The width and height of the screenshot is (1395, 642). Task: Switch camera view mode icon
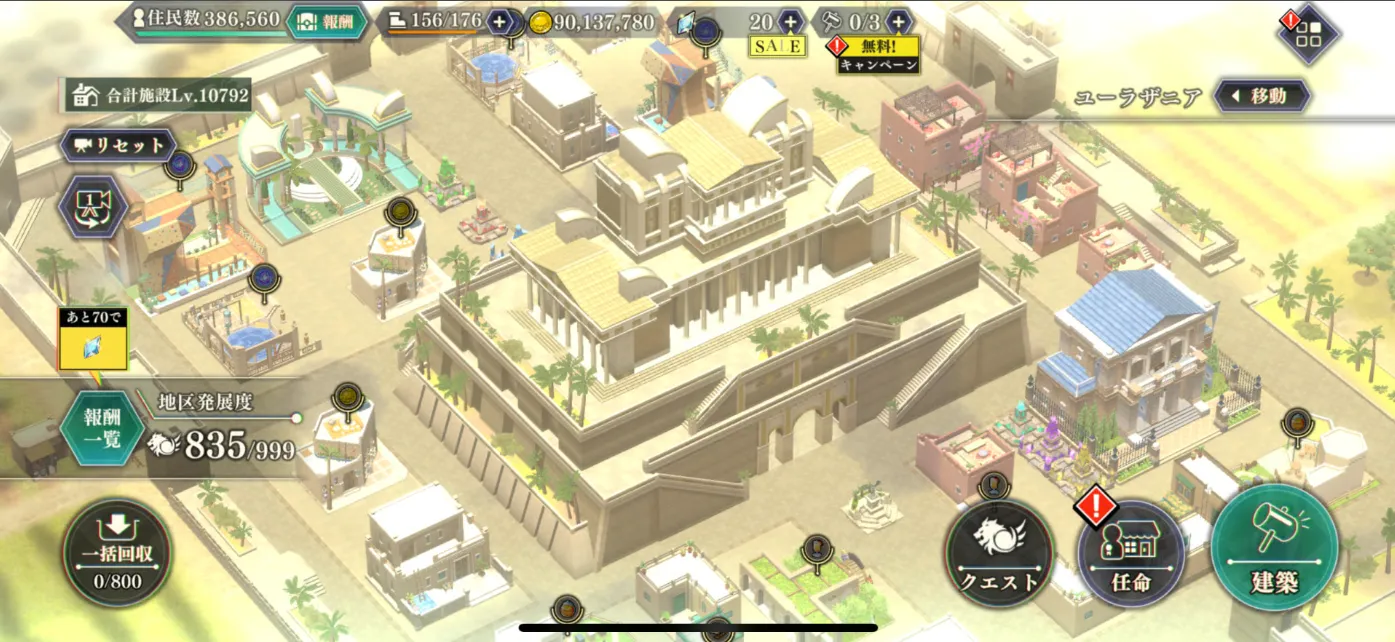coord(92,207)
